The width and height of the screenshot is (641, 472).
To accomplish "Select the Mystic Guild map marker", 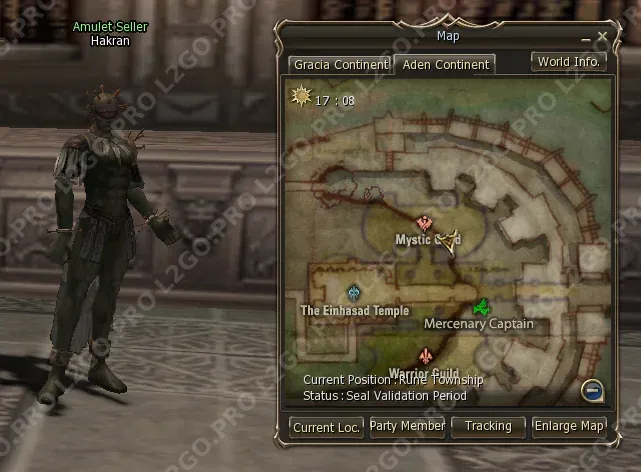I will tap(425, 224).
